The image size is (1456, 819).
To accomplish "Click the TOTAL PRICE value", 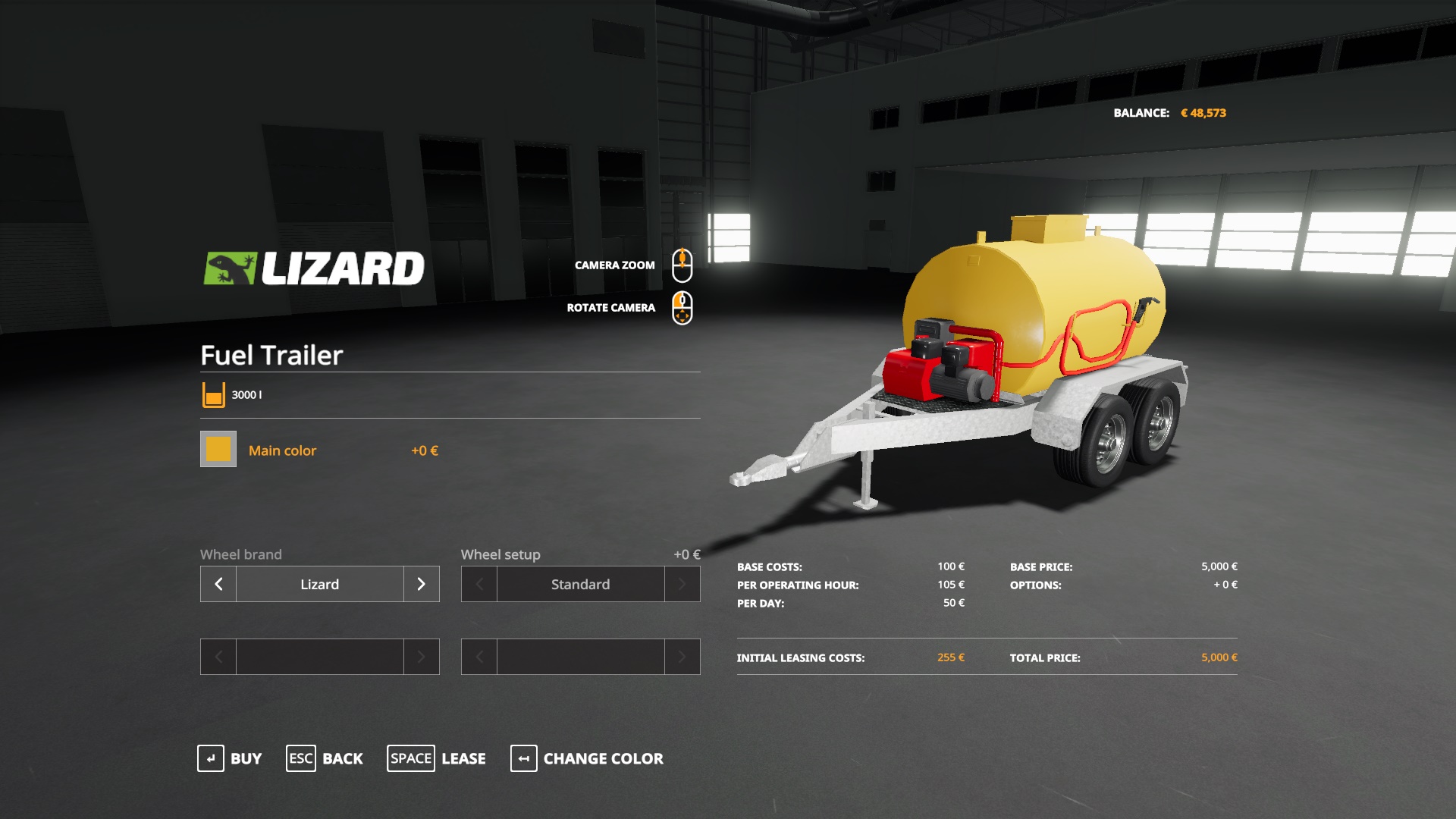I will [x=1219, y=658].
